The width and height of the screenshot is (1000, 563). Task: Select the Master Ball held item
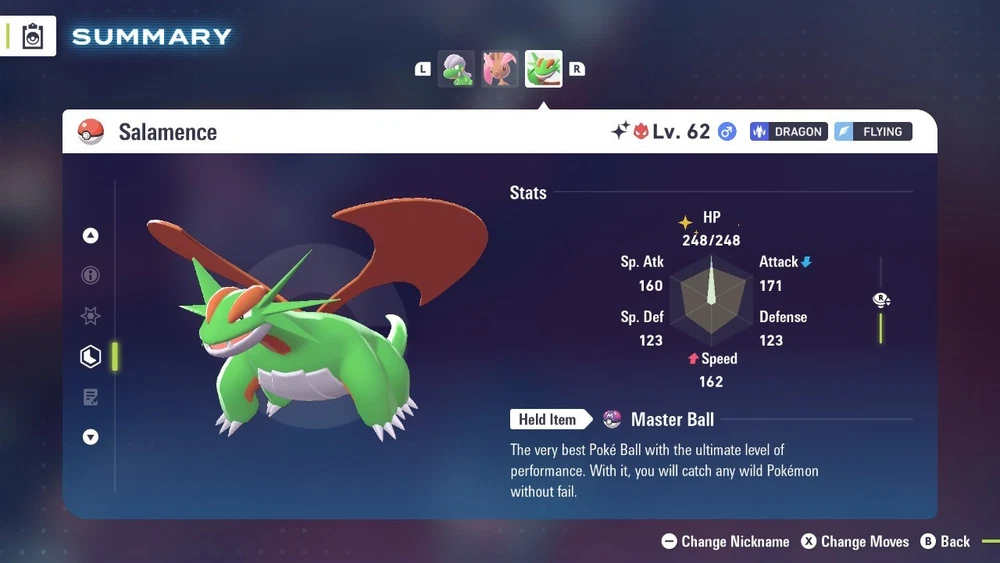[660, 420]
